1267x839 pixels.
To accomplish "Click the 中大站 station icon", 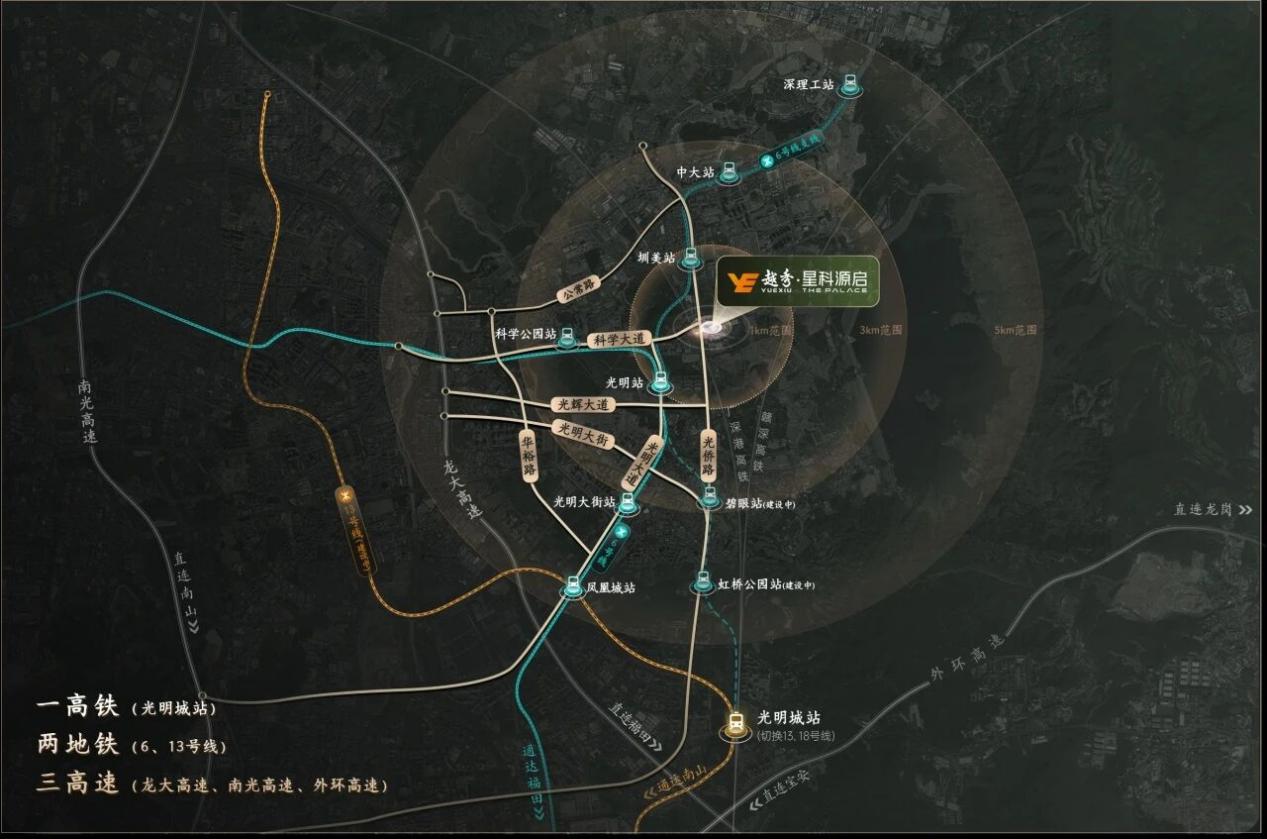I will coord(730,173).
